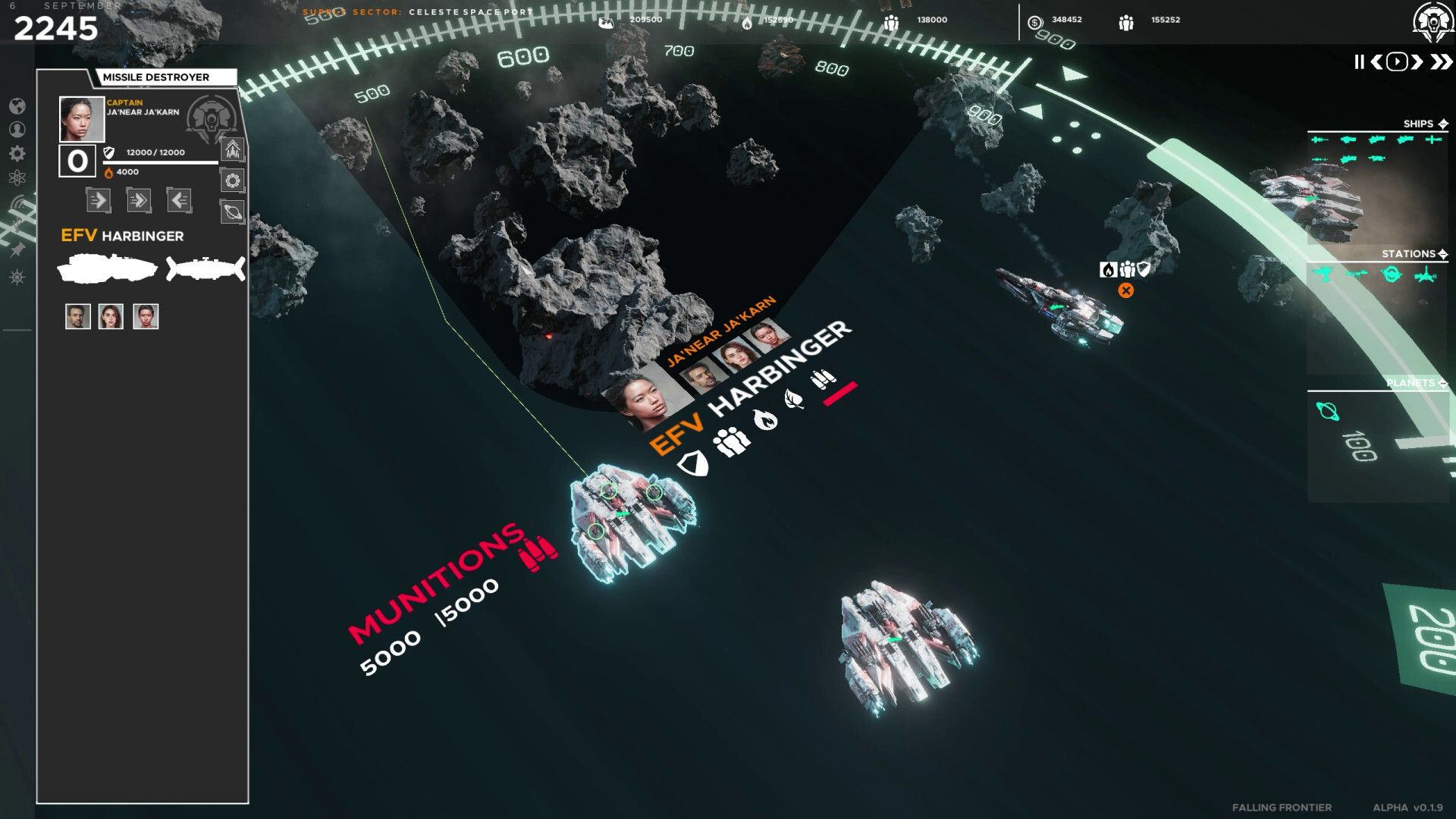Select the ship launch icon on the destroyer panel
Image resolution: width=1456 pixels, height=819 pixels.
(x=232, y=152)
